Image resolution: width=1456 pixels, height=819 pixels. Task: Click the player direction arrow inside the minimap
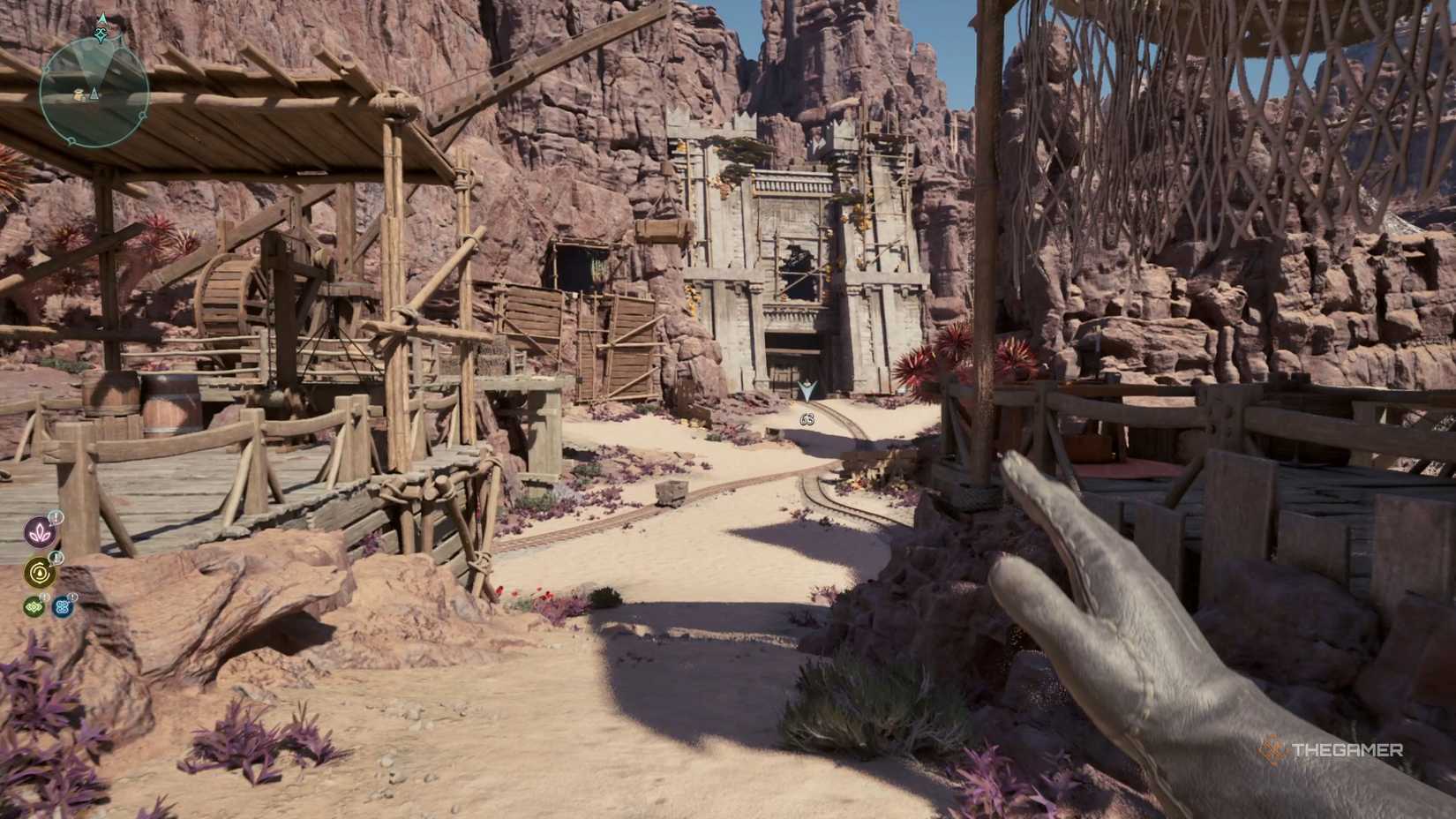94,94
